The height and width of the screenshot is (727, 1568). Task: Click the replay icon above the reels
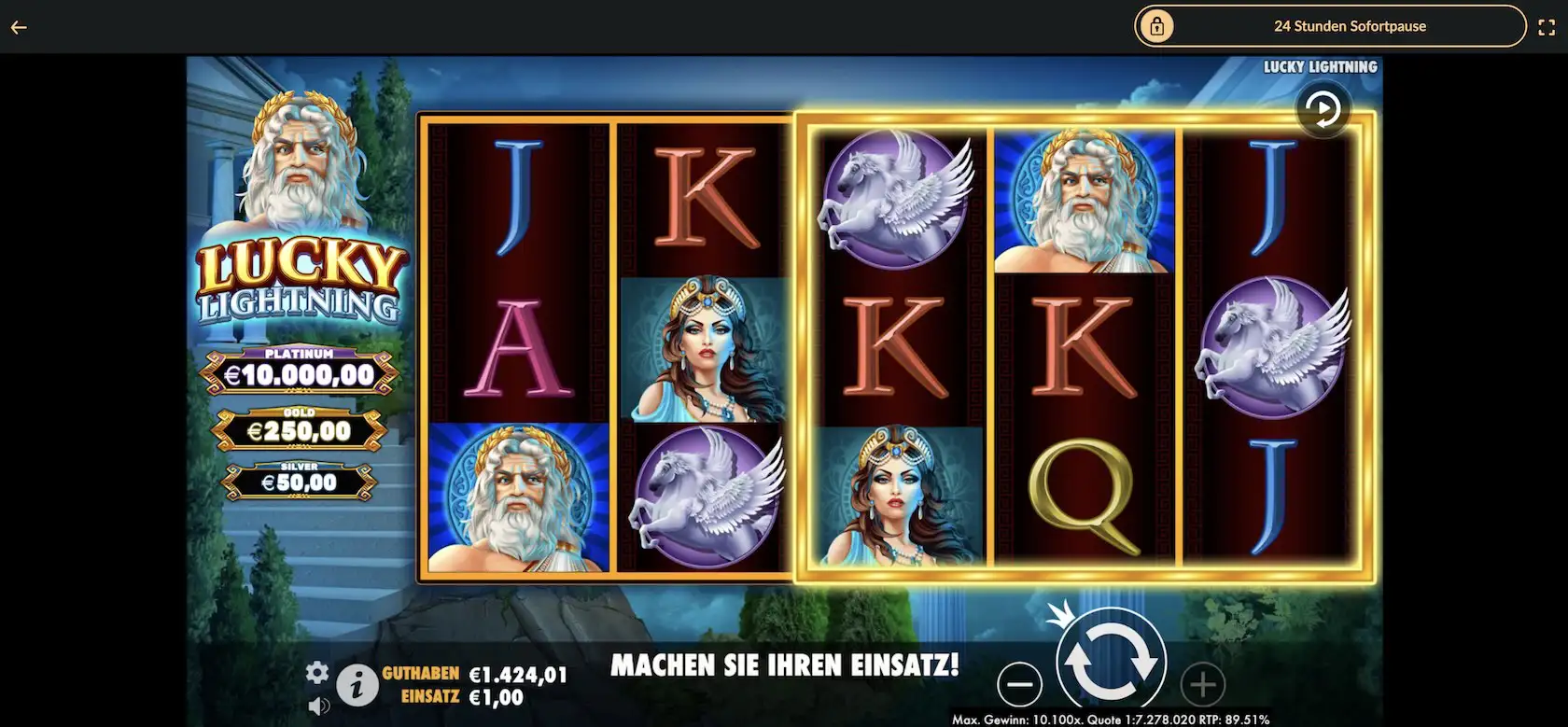tap(1323, 107)
